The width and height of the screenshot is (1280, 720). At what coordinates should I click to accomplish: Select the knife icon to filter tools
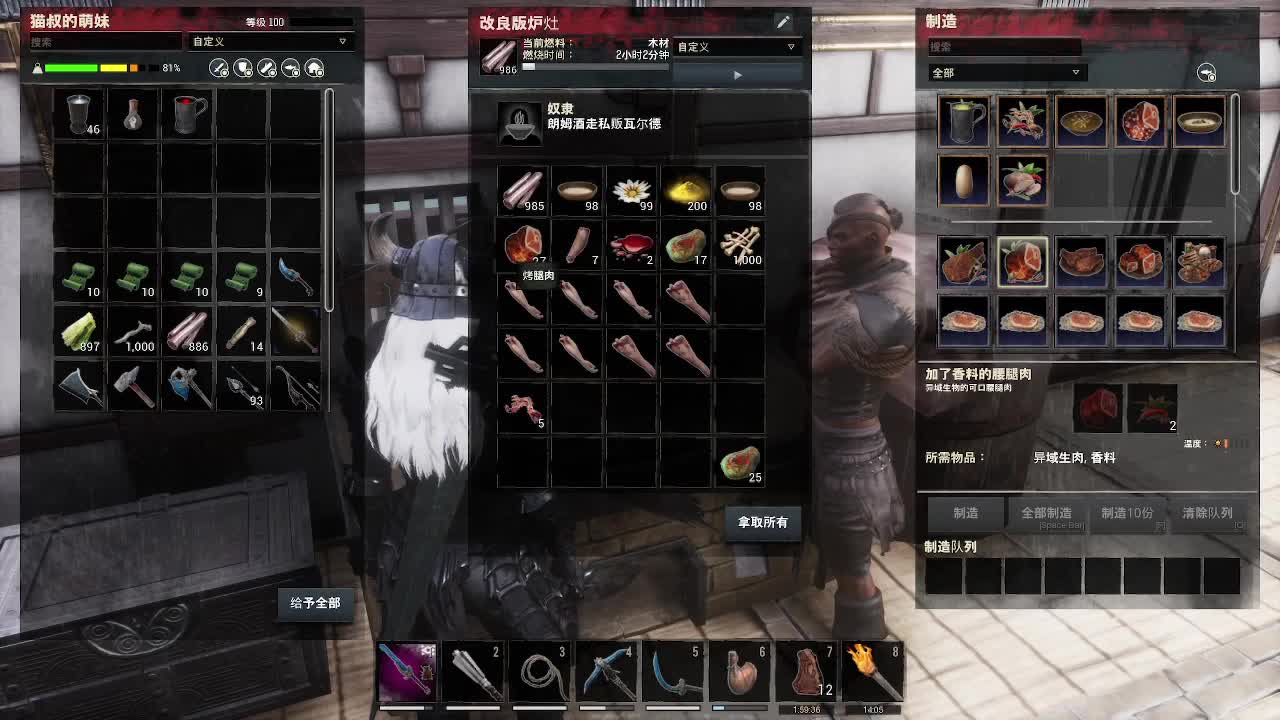pyautogui.click(x=265, y=66)
